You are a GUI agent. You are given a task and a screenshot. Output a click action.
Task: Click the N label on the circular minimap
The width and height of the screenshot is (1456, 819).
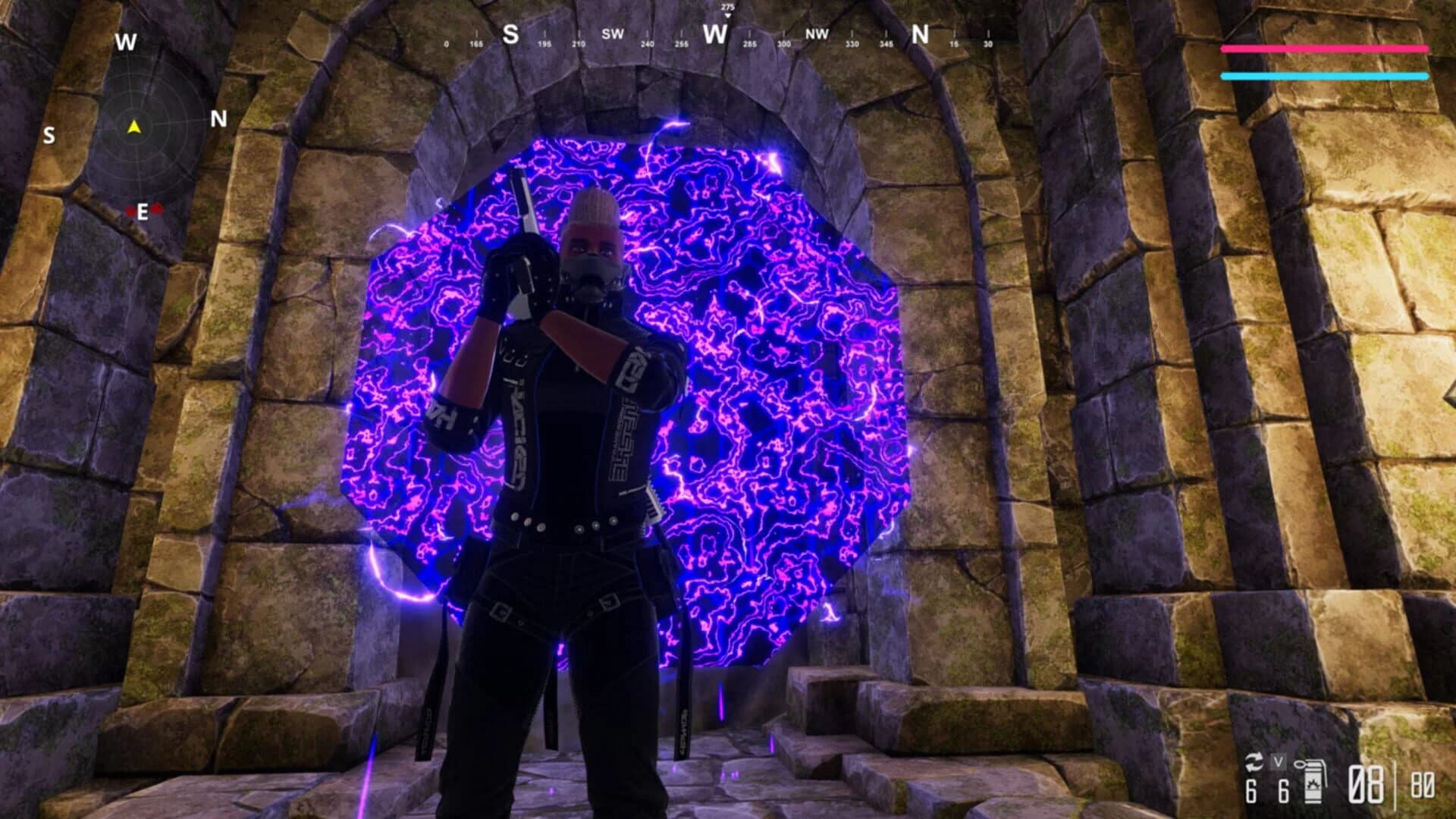click(x=218, y=118)
